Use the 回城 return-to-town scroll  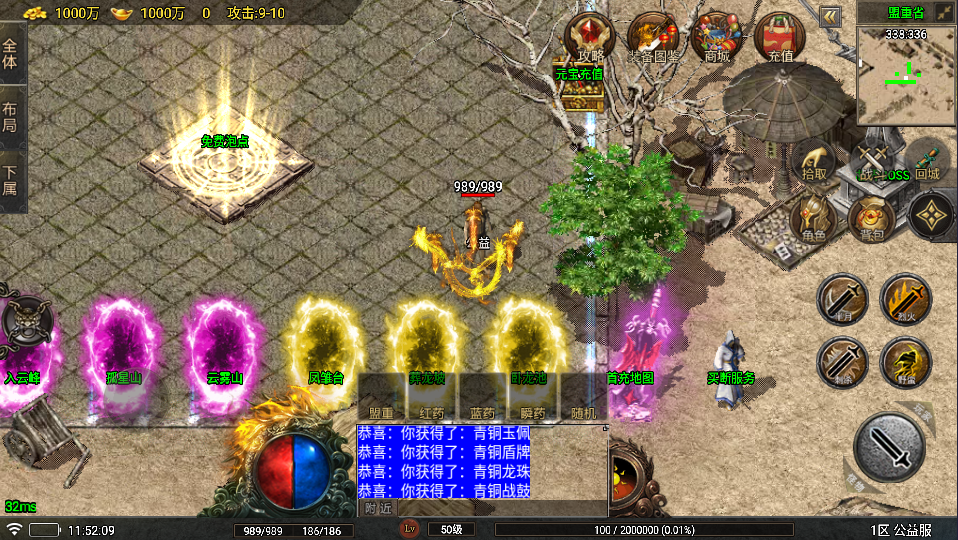927,160
